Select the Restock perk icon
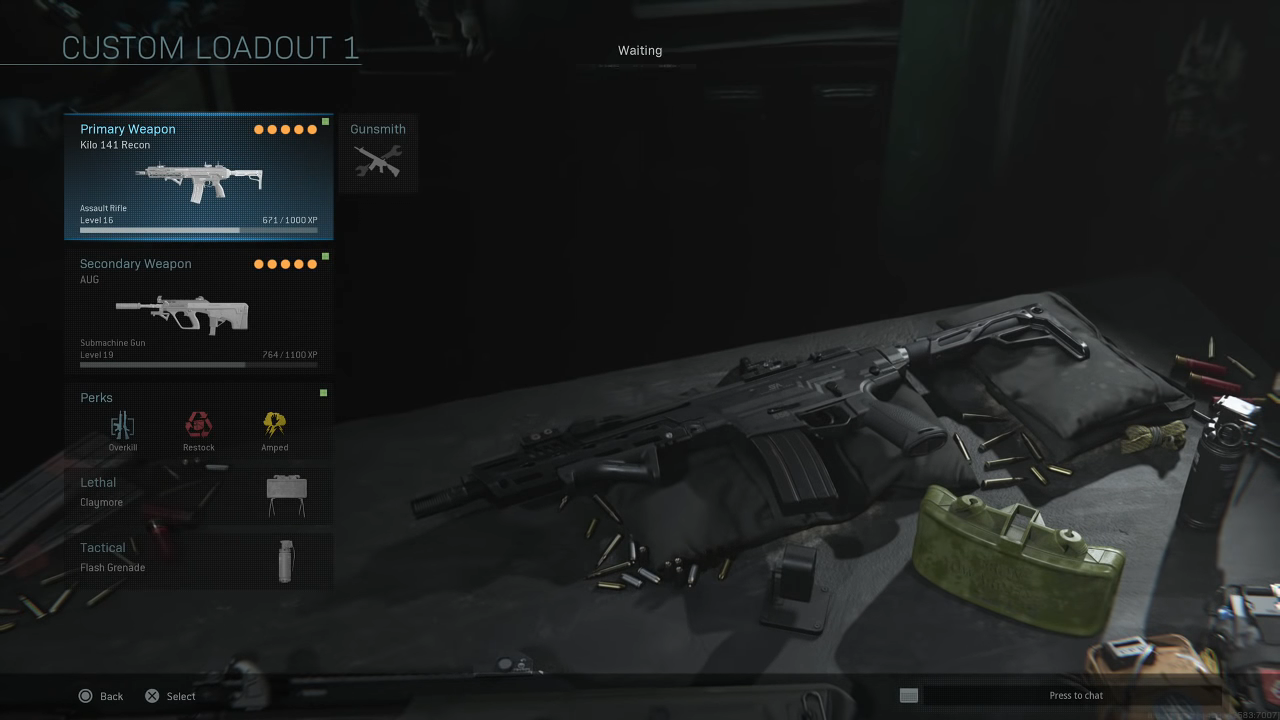Screen dimensions: 1280x720 198,425
